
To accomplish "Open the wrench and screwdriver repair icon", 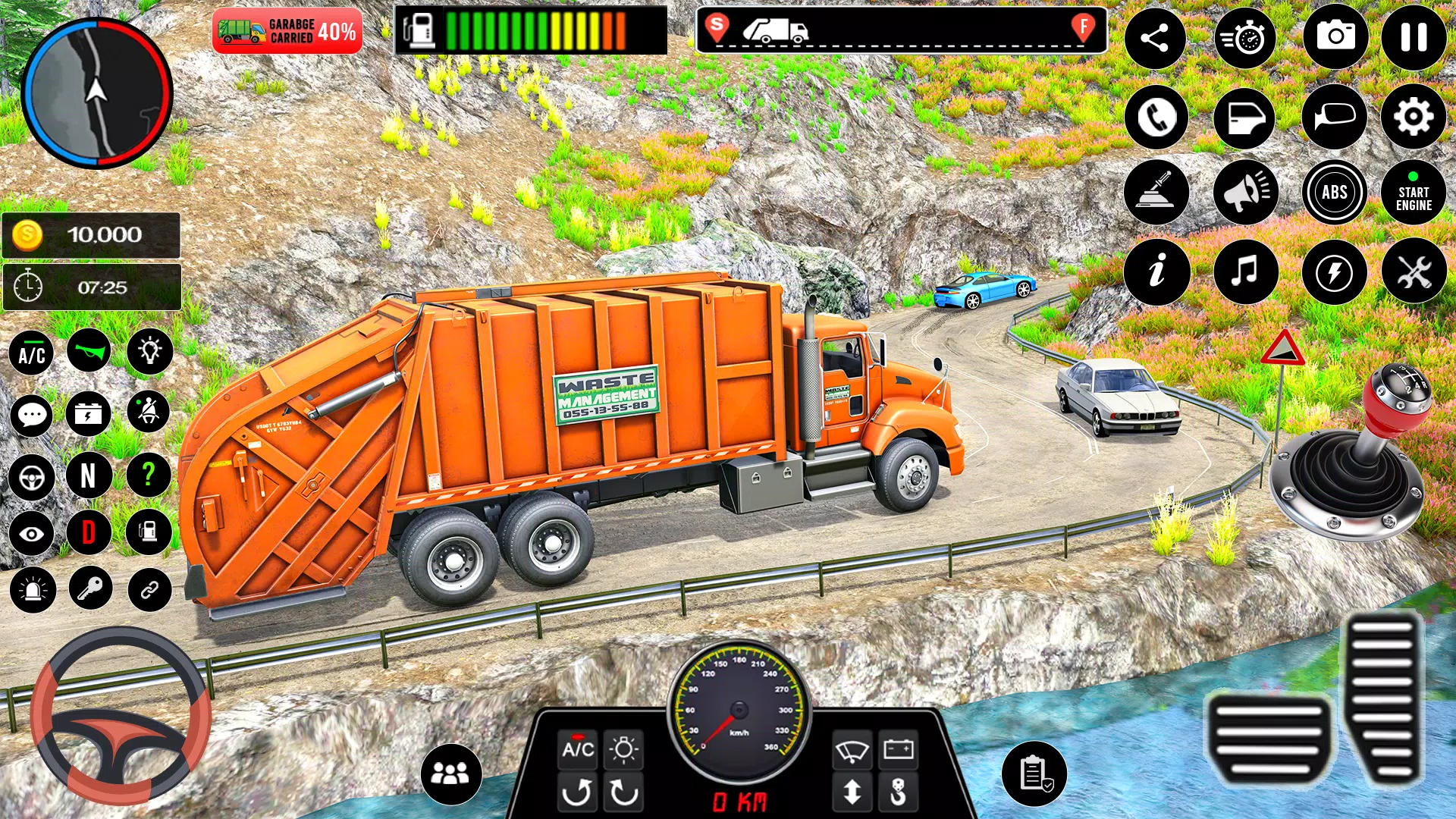I will [x=1414, y=271].
